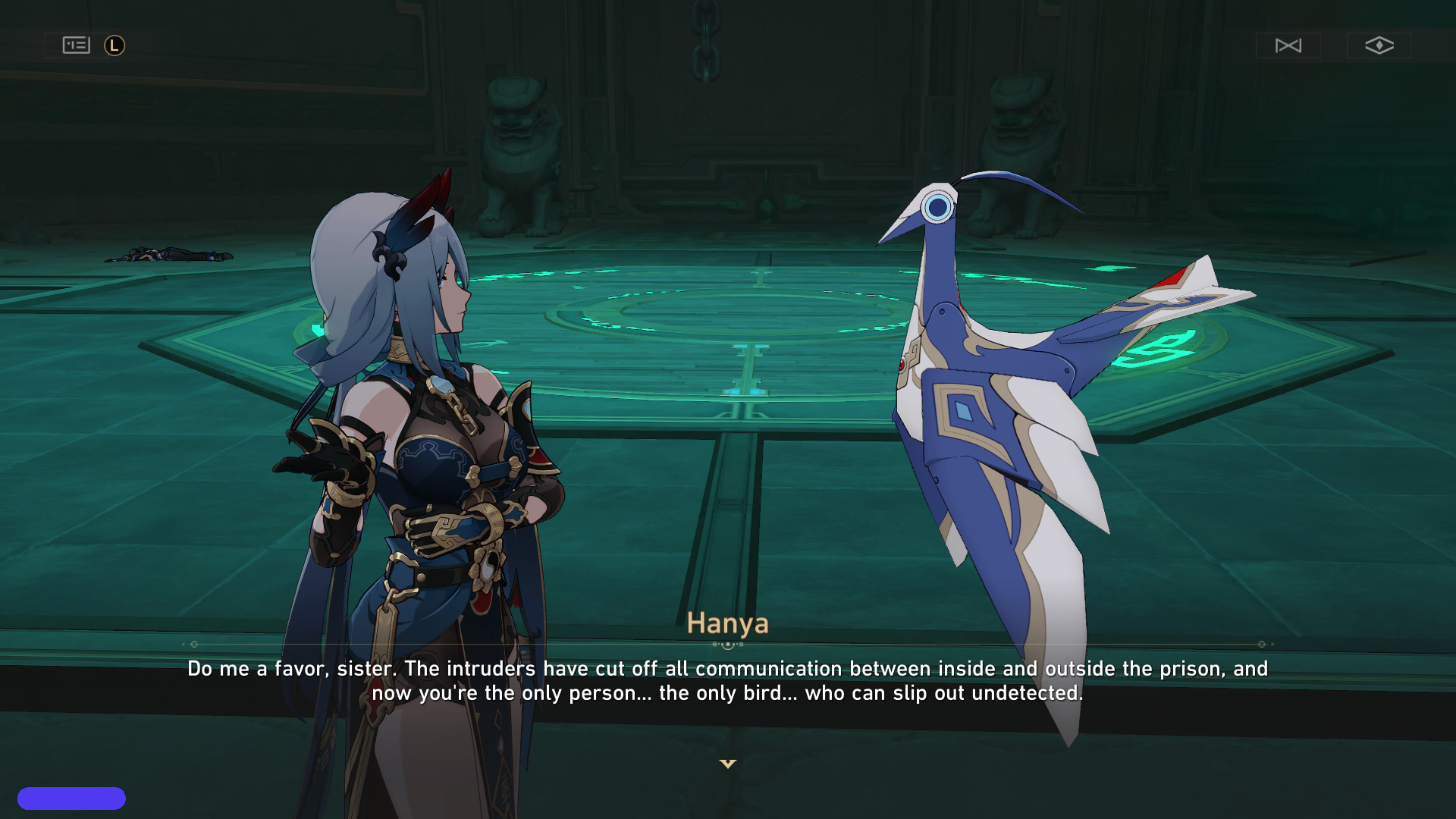This screenshot has width=1456, height=819.
Task: Click the blue pill at bottom-left
Action: [74, 798]
